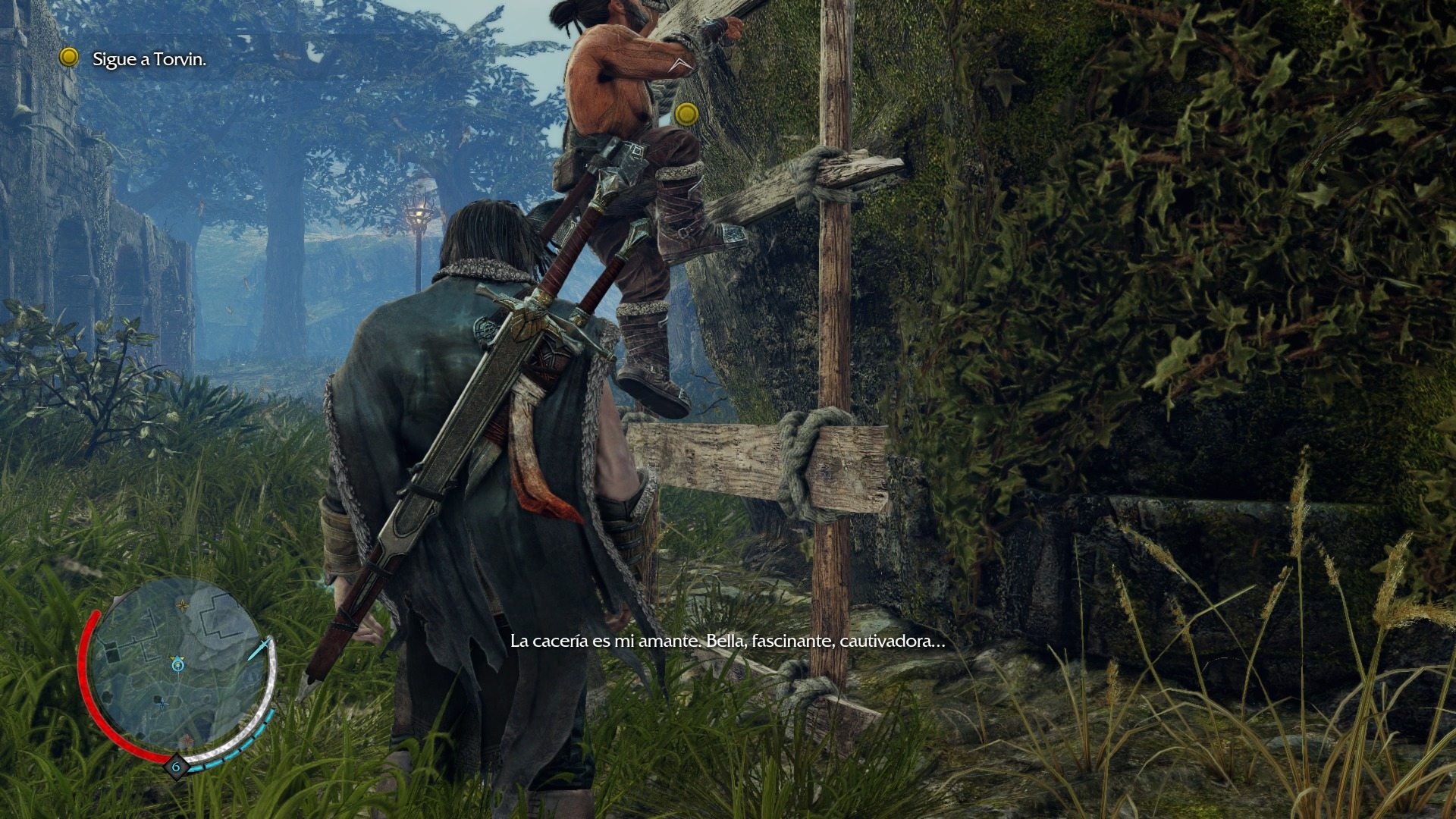Select the "Sigue a Torvin" objective tracker
1456x819 pixels.
(x=149, y=59)
